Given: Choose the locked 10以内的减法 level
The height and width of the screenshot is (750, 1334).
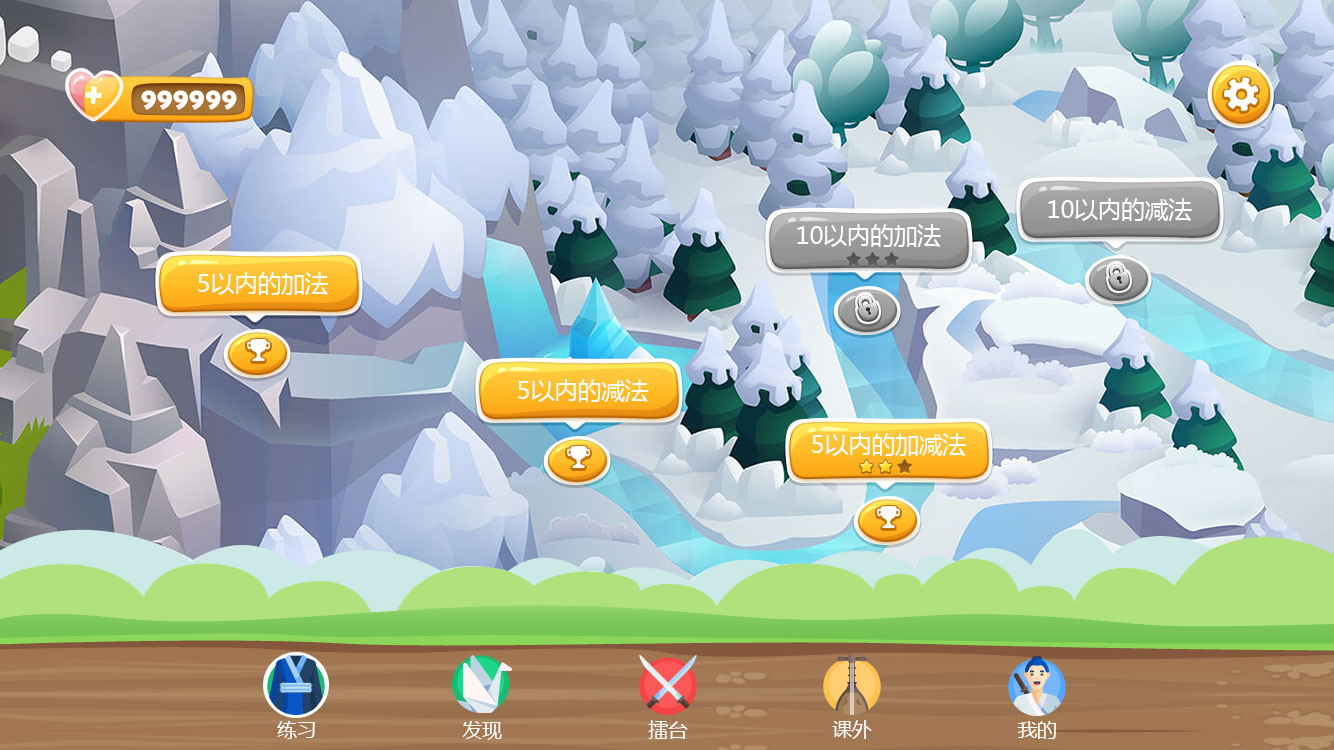Looking at the screenshot, I should (1119, 210).
